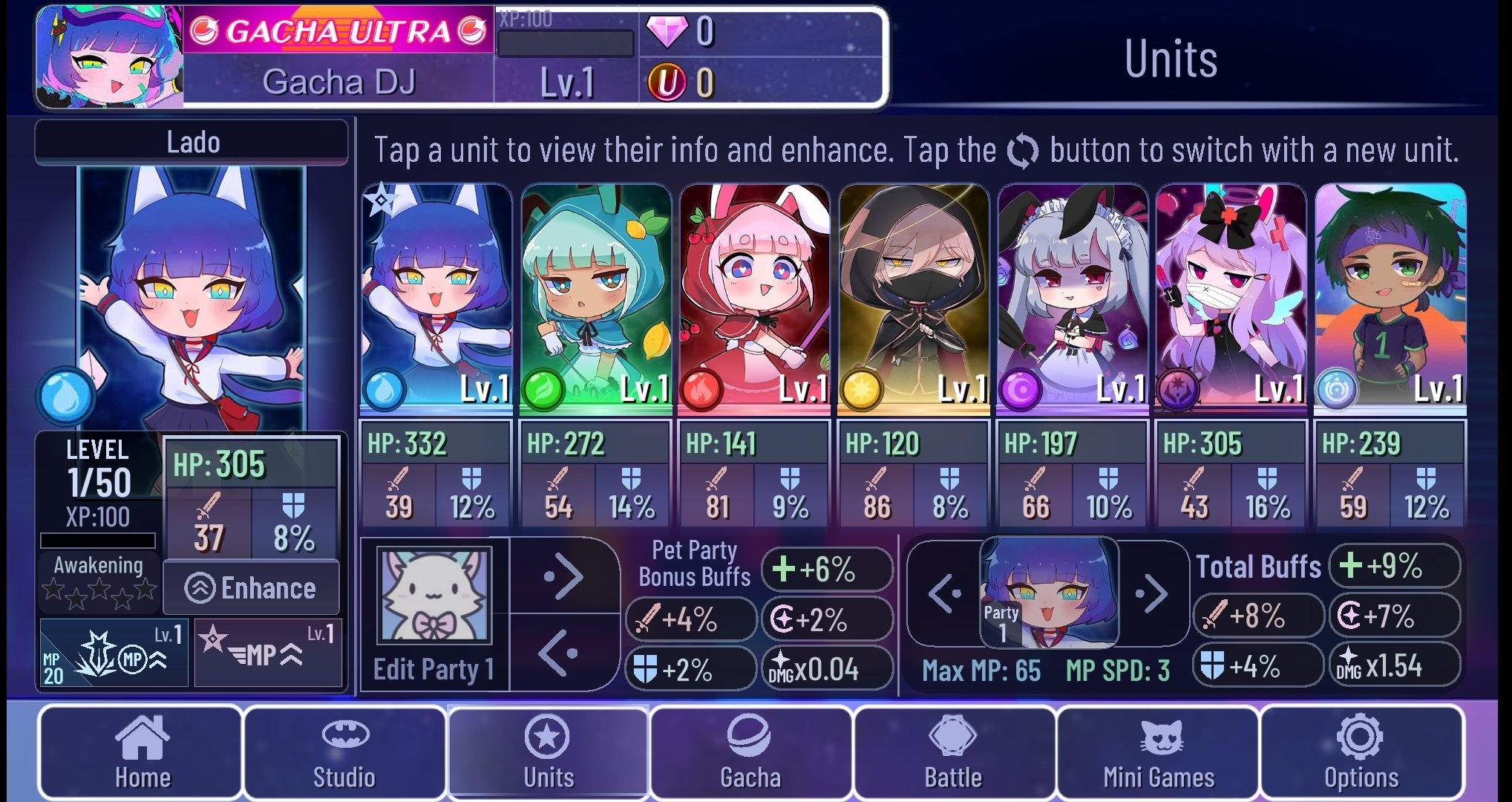Open the Gacha screen
This screenshot has width=1512, height=802.
(751, 753)
